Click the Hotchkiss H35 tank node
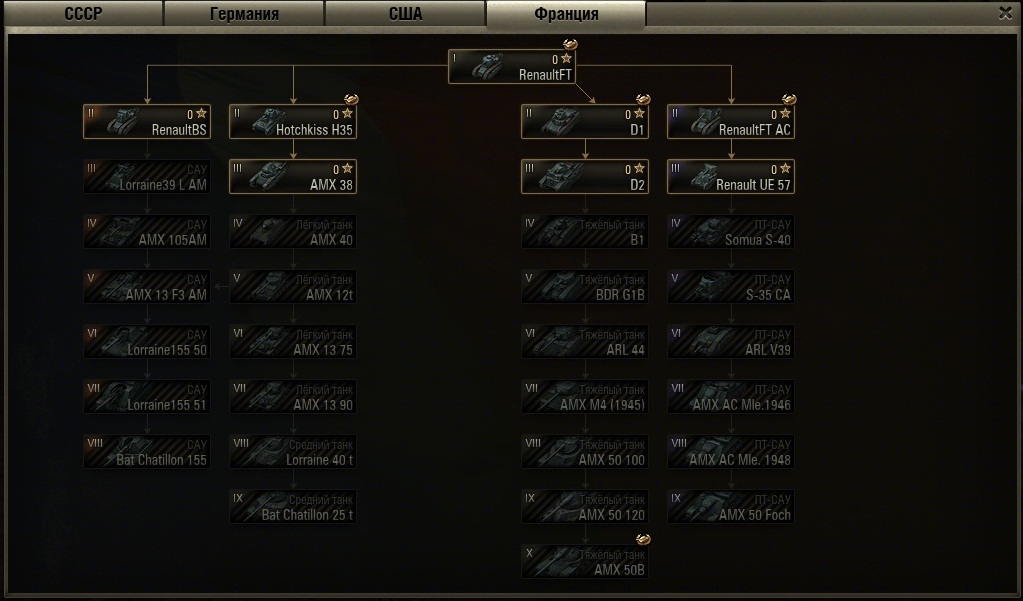Screen dimensions: 1023x601 pos(293,122)
